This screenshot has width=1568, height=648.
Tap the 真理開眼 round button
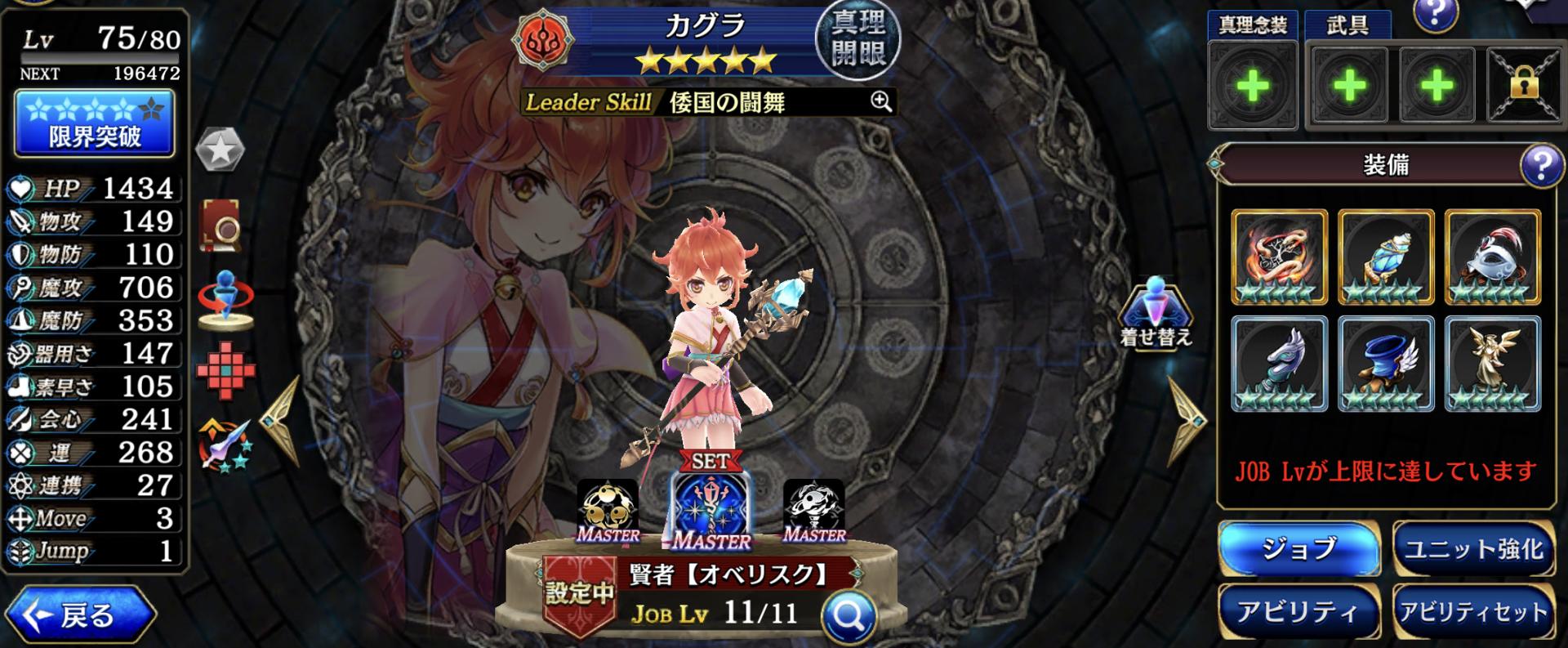(857, 41)
